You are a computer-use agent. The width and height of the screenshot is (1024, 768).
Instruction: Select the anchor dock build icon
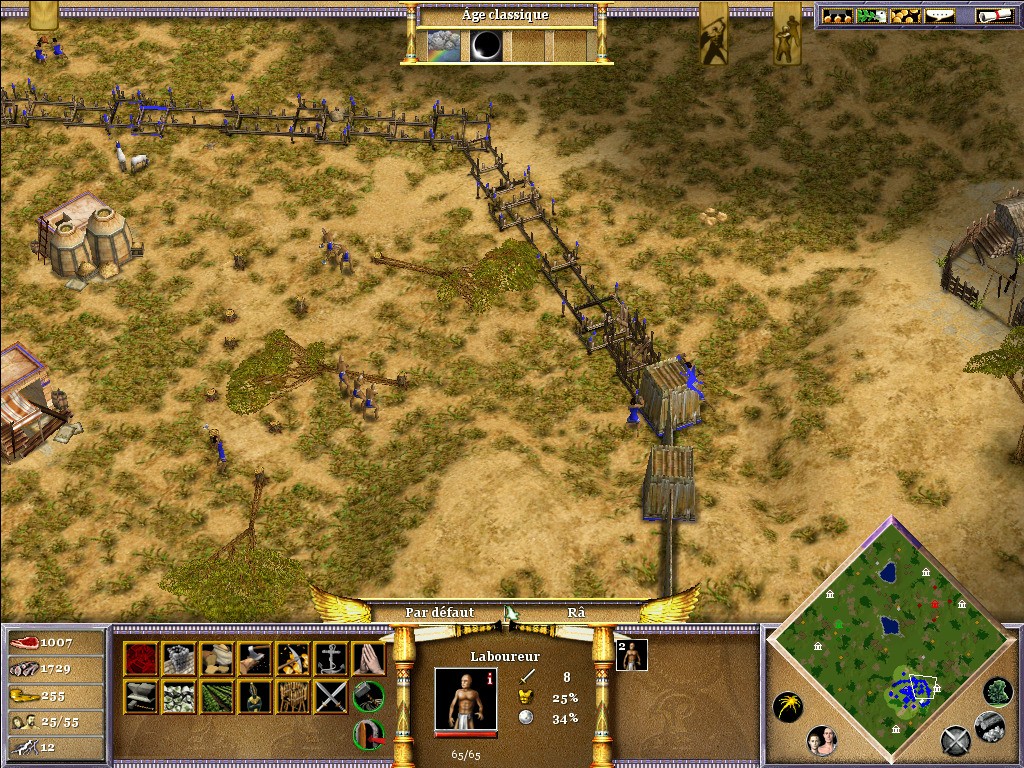(x=331, y=658)
